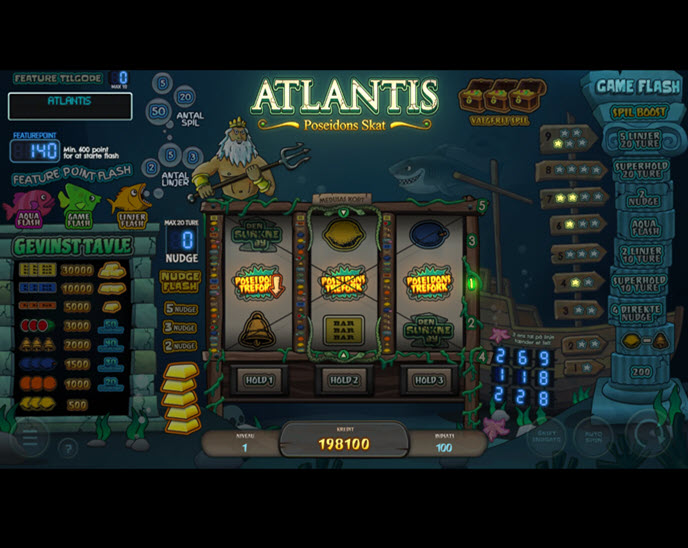
Task: Select 2 lines in Antal Linjer
Action: pos(151,167)
